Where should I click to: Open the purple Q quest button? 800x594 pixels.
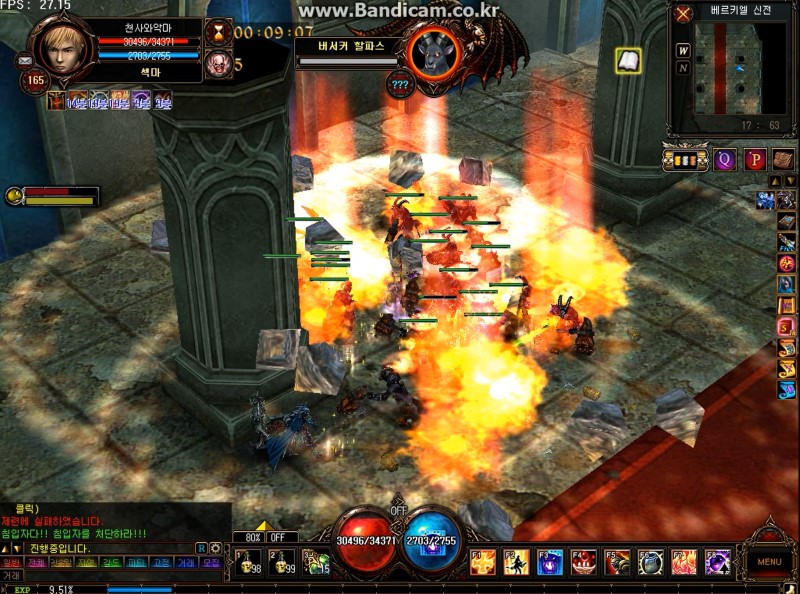click(x=725, y=158)
